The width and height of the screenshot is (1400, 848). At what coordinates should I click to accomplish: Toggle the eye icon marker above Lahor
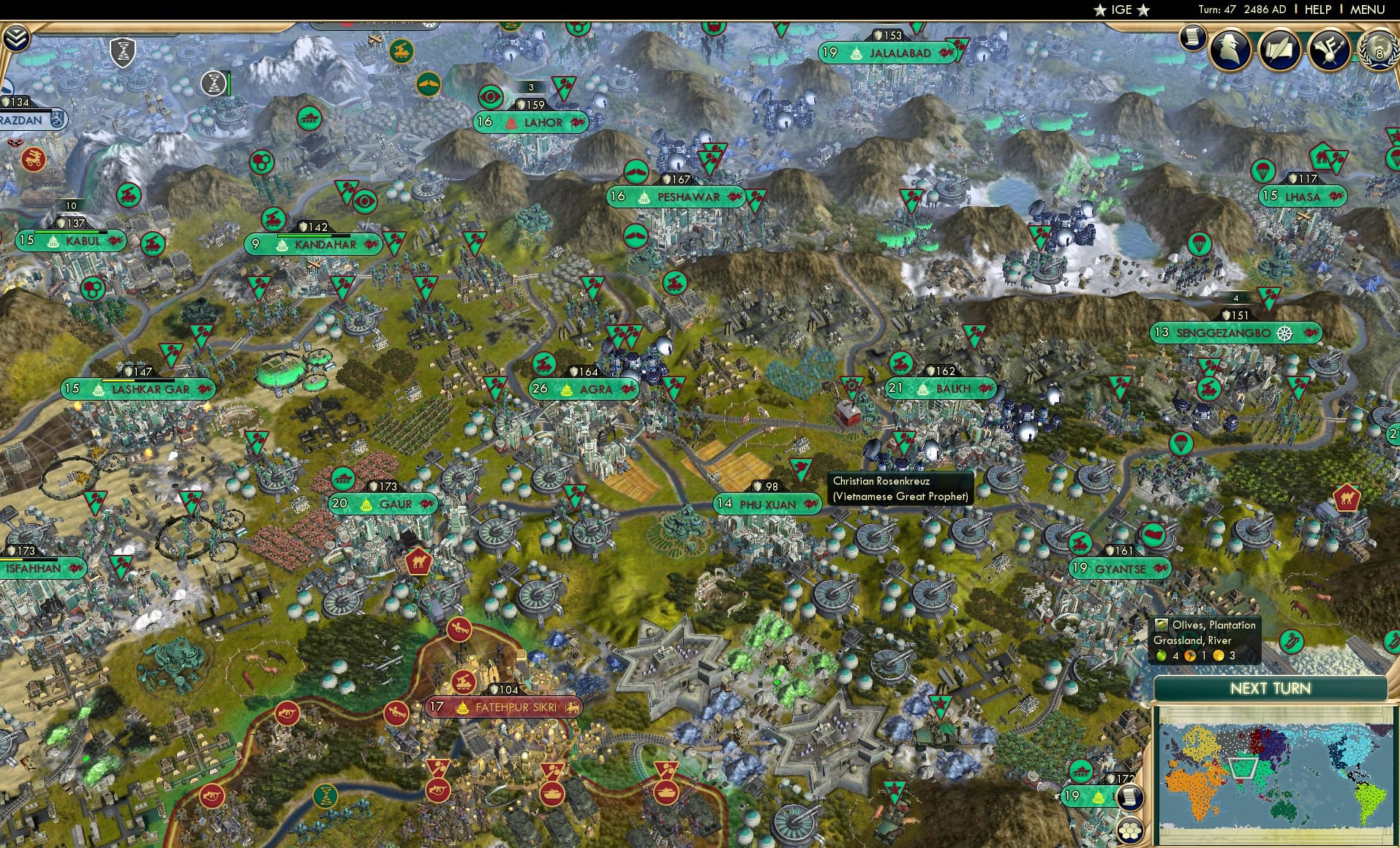tap(491, 96)
